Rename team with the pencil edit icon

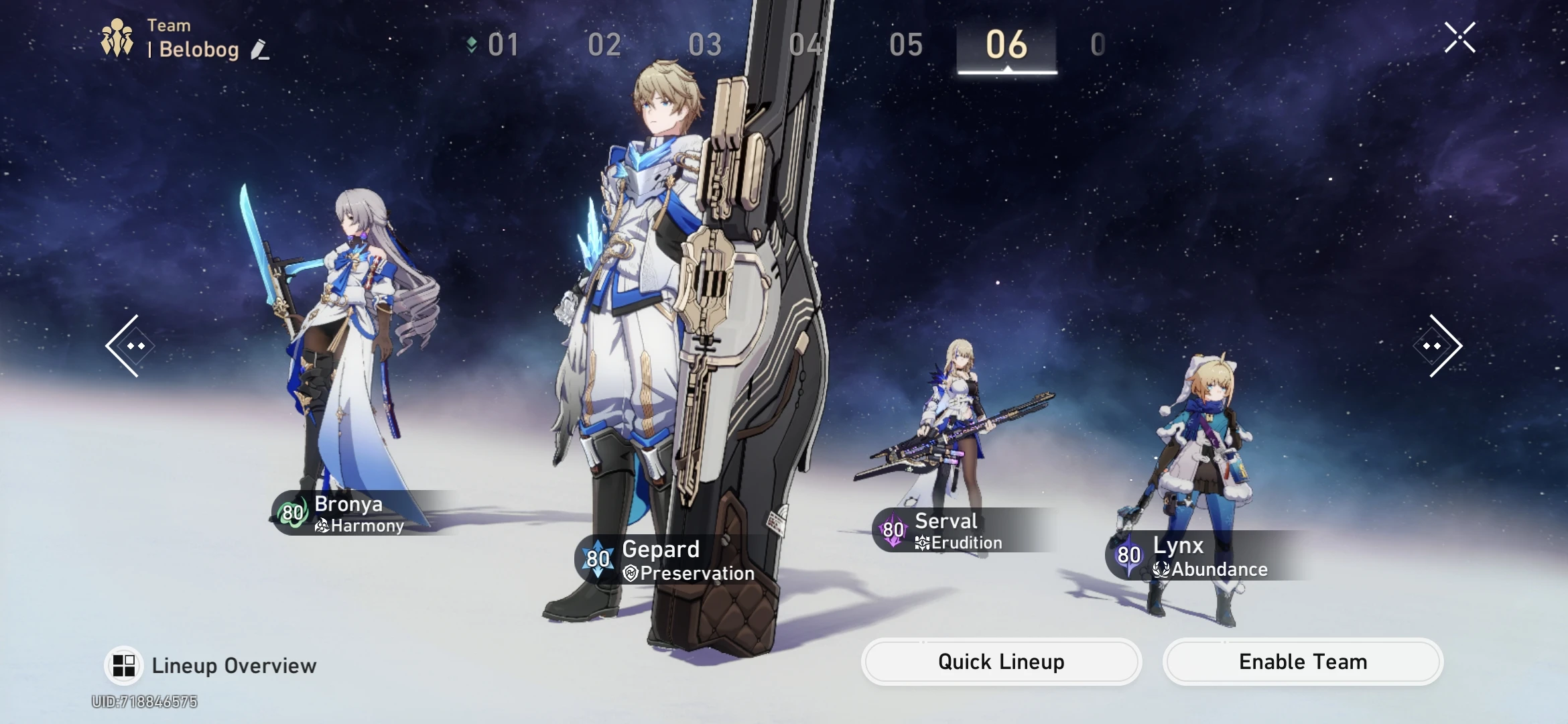click(260, 50)
